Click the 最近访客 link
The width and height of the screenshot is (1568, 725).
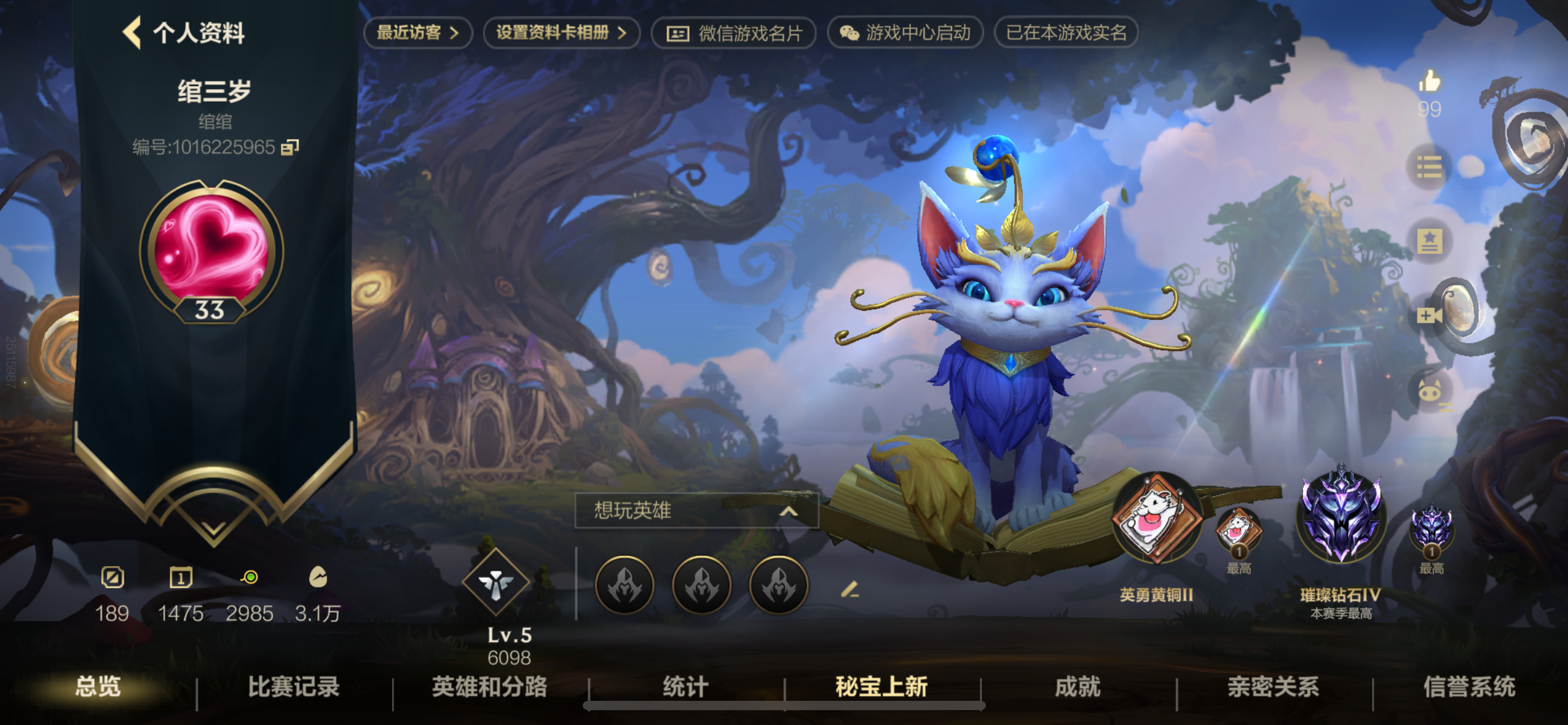click(x=416, y=33)
